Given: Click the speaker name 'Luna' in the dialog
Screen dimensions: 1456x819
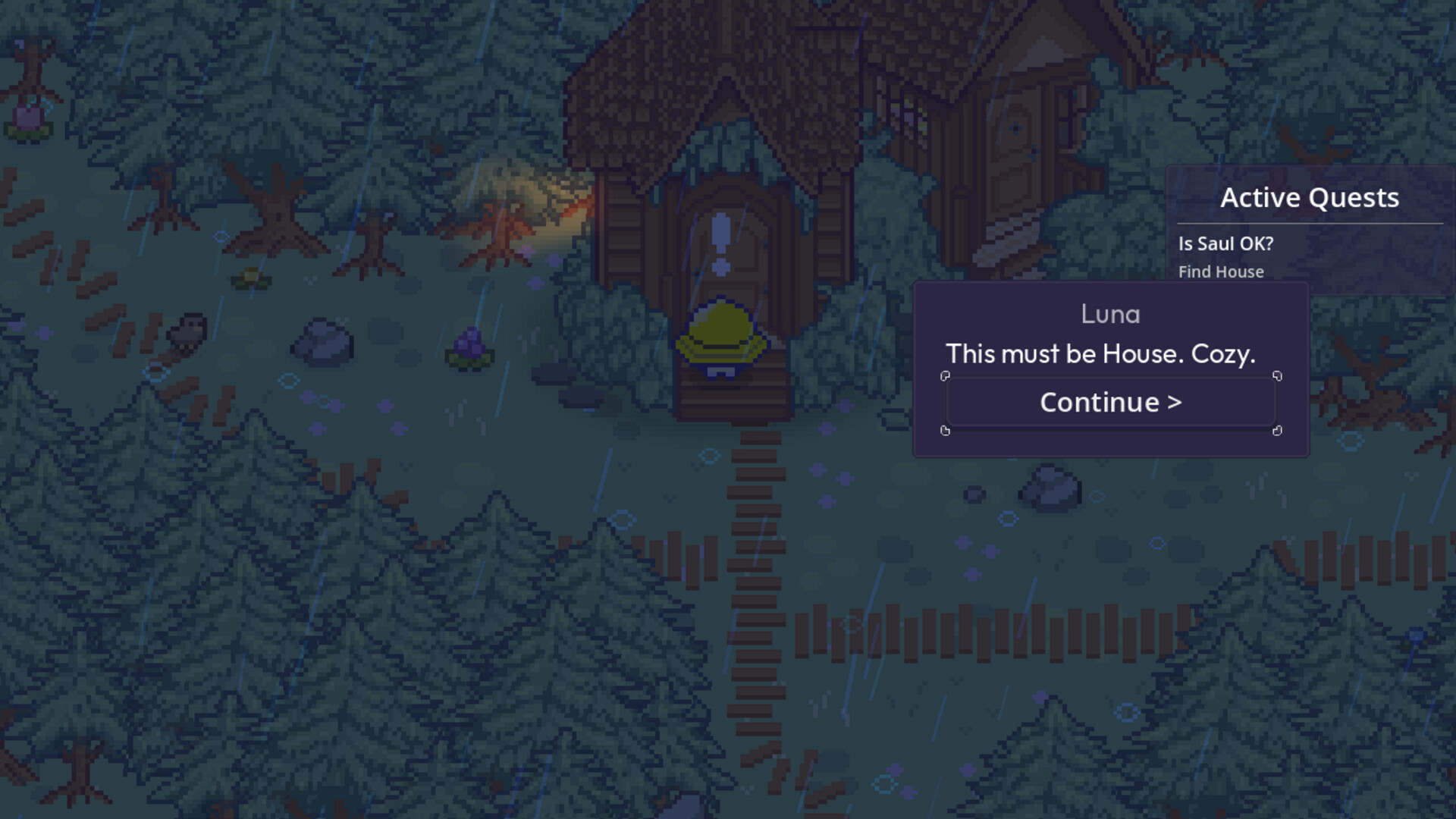Looking at the screenshot, I should pyautogui.click(x=1110, y=313).
